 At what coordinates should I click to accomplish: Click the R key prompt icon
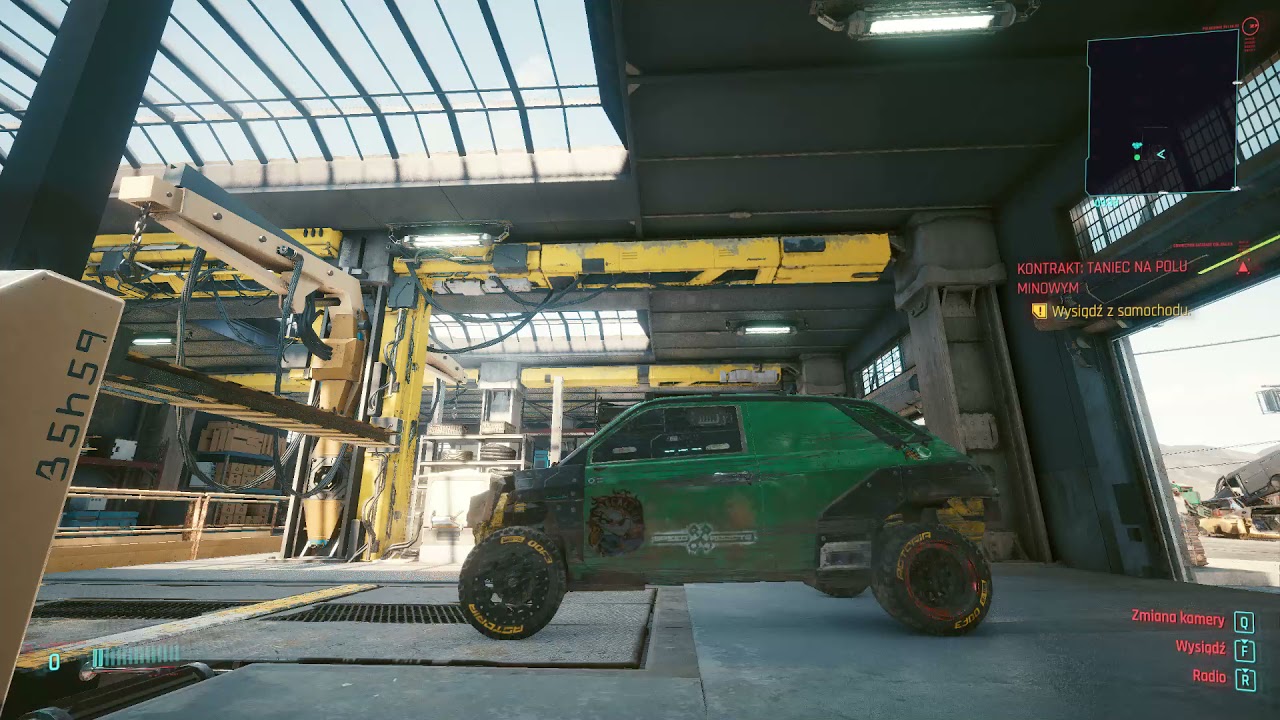(x=1245, y=678)
